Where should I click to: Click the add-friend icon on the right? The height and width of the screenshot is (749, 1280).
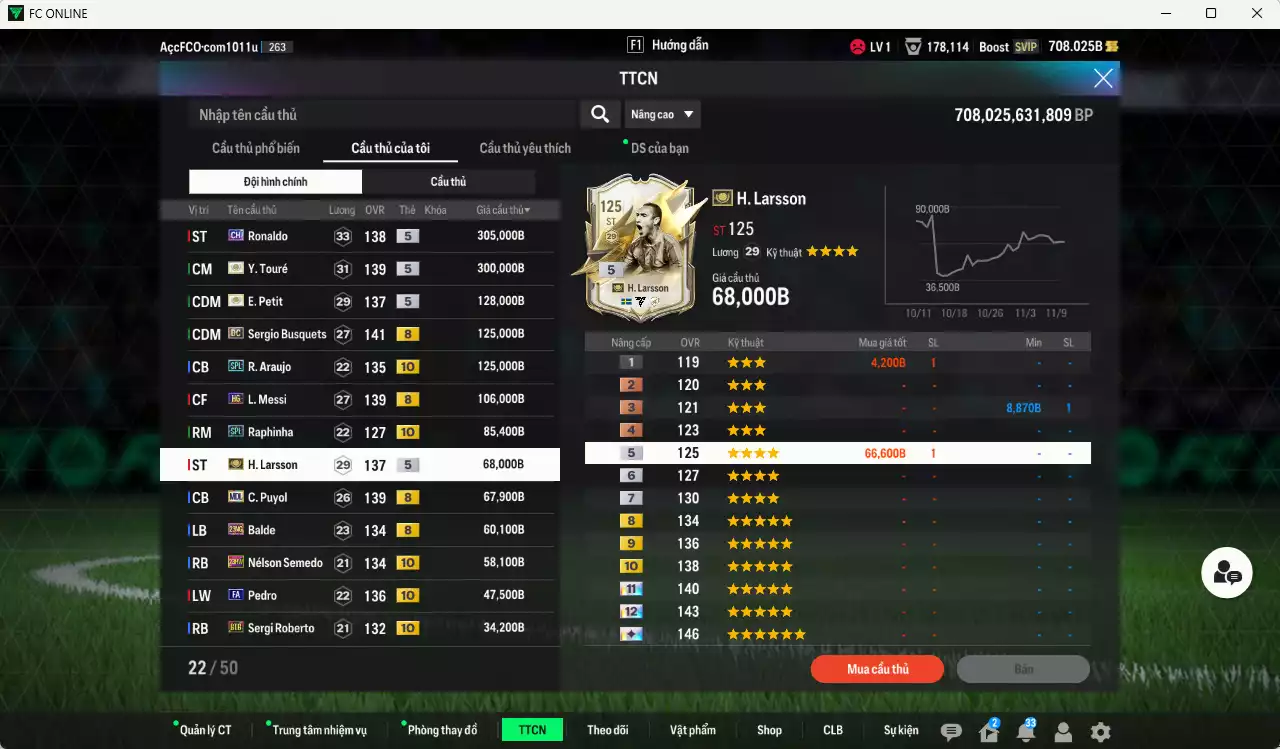[x=1226, y=572]
